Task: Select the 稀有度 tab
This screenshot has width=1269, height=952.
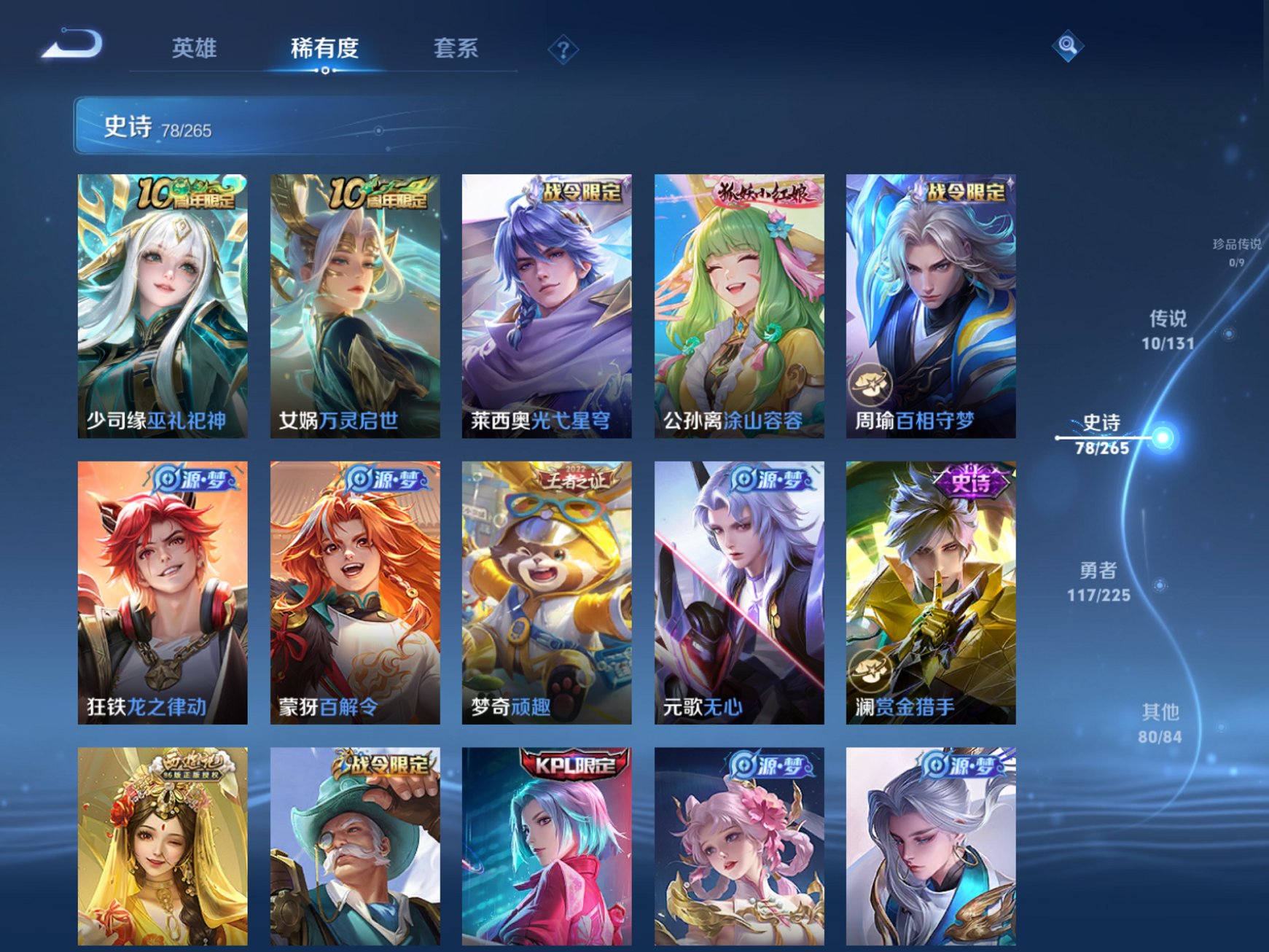Action: (x=325, y=47)
